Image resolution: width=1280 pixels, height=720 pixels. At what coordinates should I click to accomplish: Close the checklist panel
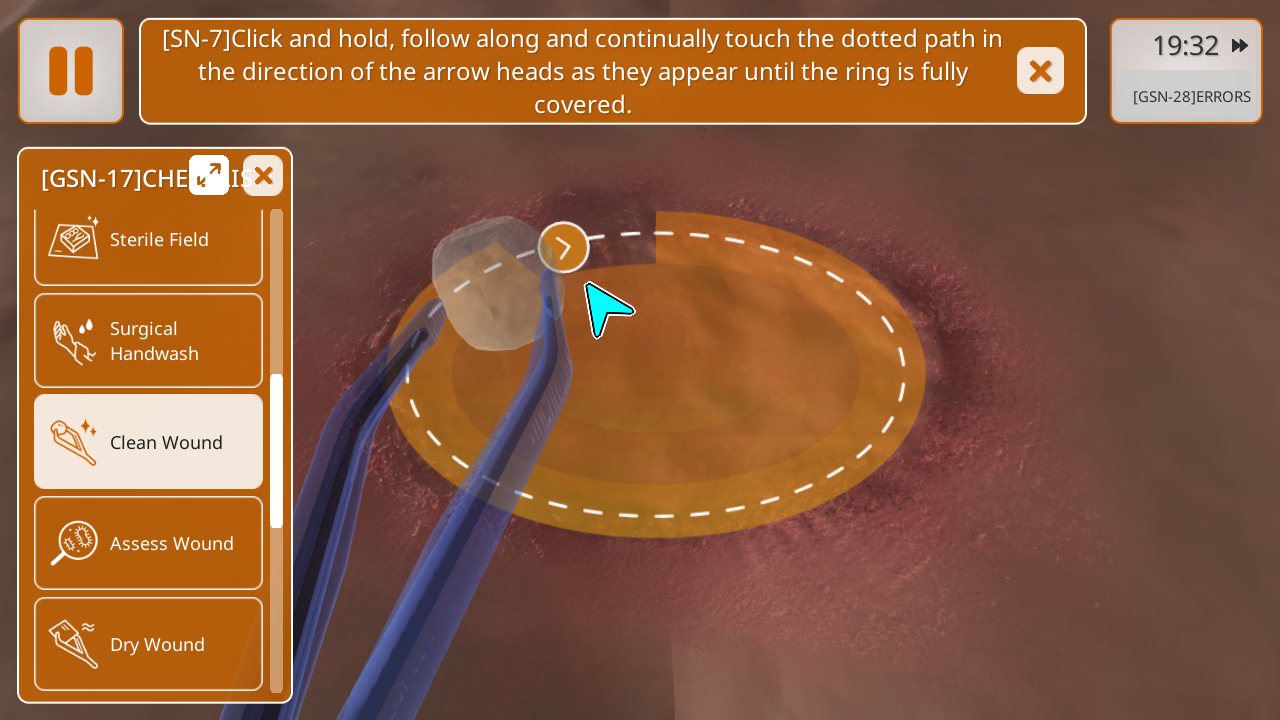coord(263,176)
